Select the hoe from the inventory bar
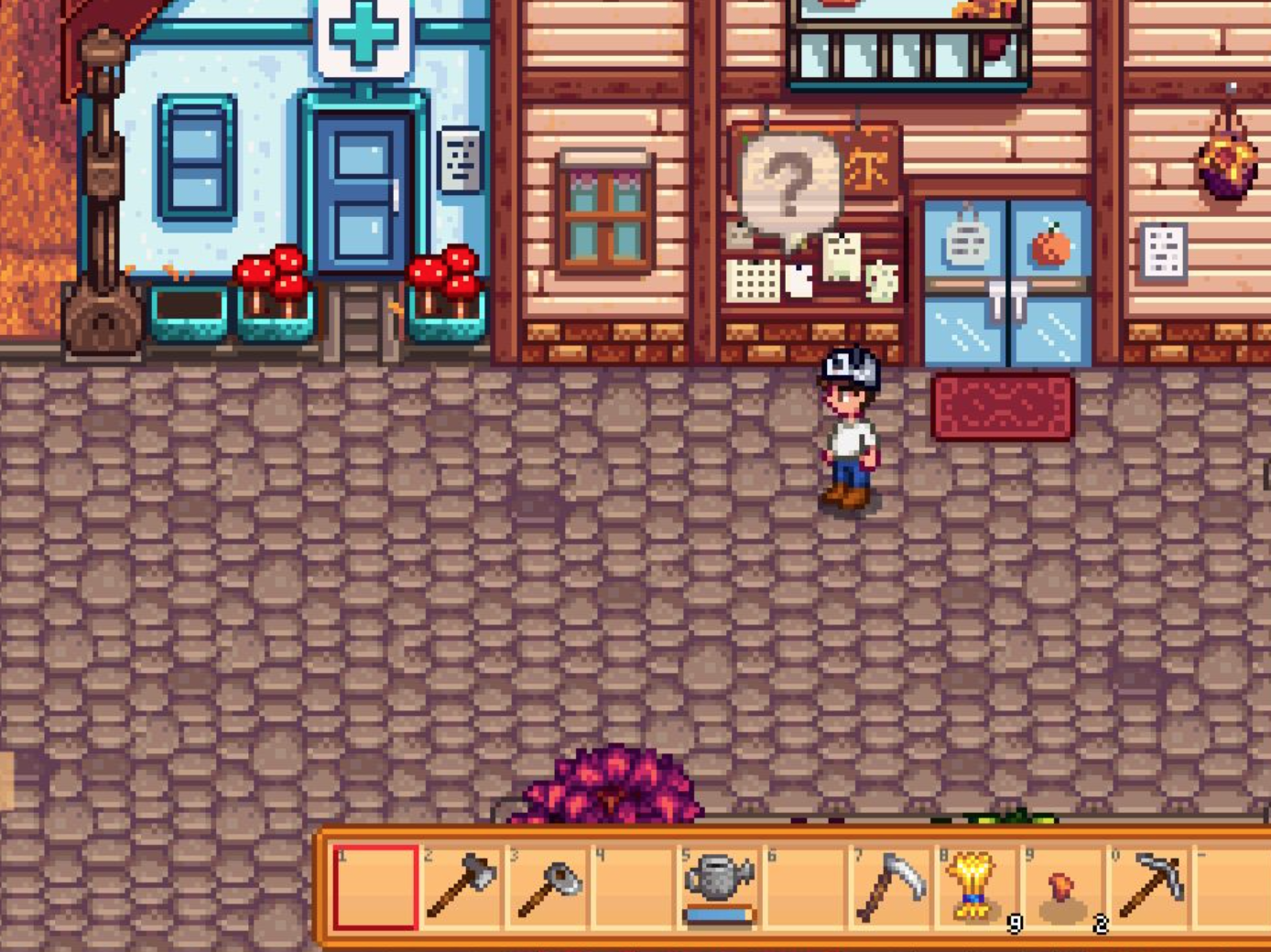1271x952 pixels. [549, 888]
